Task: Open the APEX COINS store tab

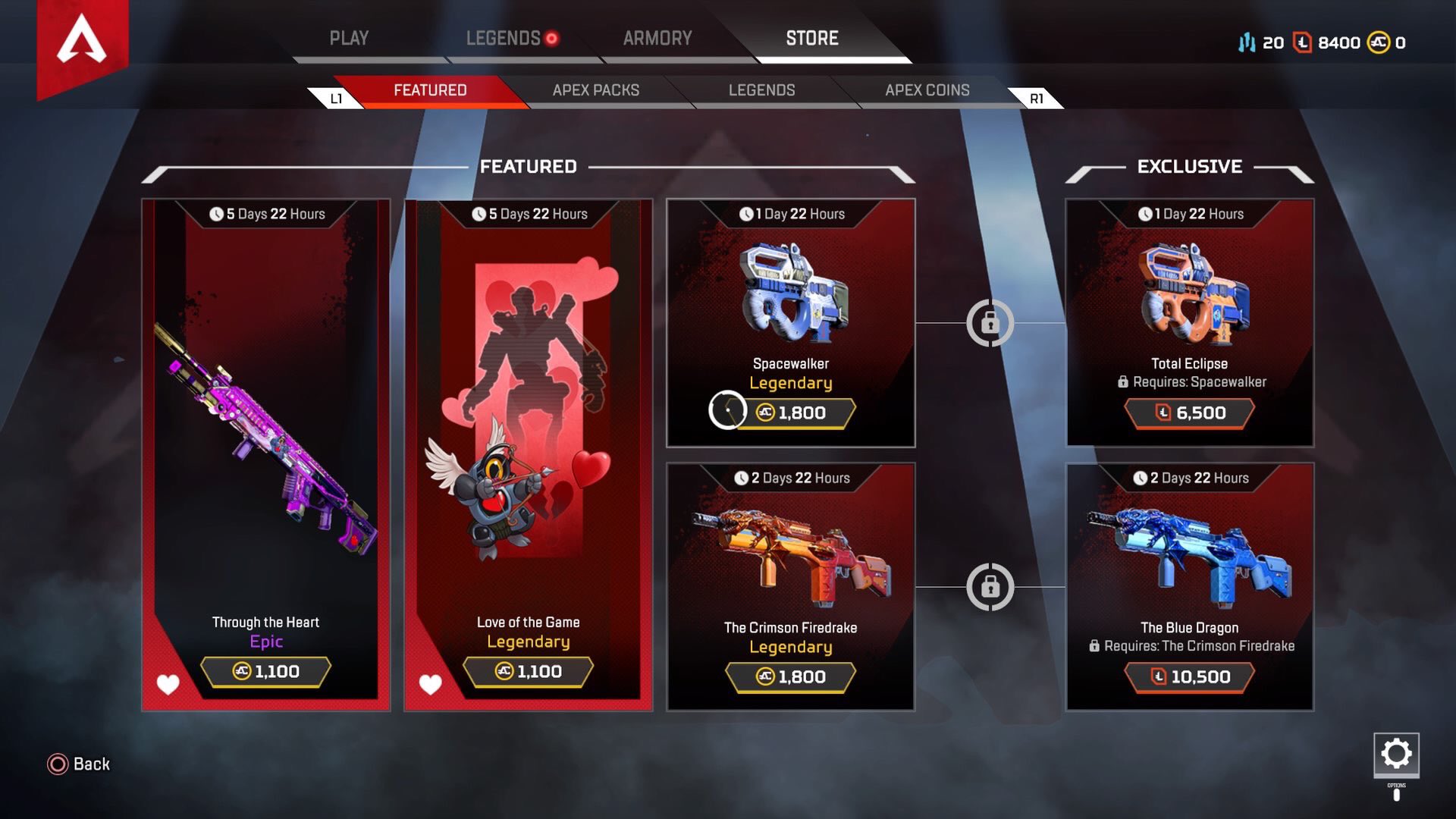Action: click(x=927, y=89)
